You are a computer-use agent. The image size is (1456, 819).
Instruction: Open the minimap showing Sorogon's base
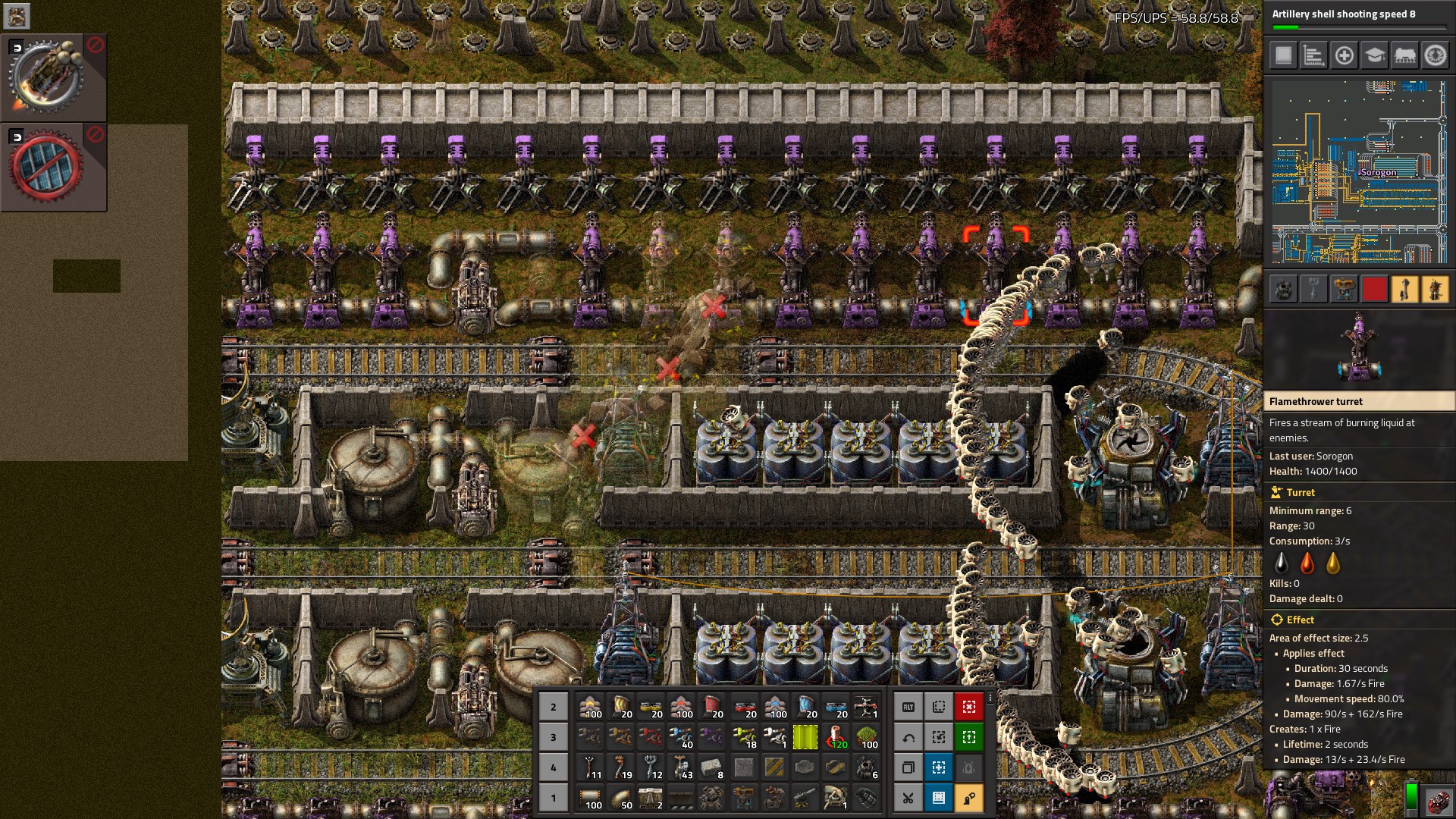click(x=1357, y=171)
